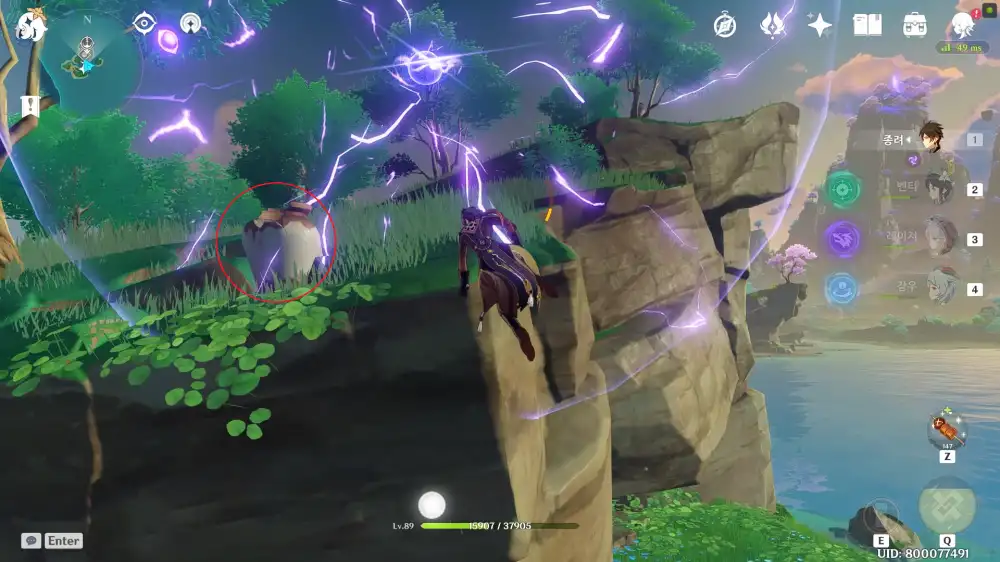The image size is (1000, 562).
Task: Open the chat box speech bubble
Action: click(x=32, y=540)
